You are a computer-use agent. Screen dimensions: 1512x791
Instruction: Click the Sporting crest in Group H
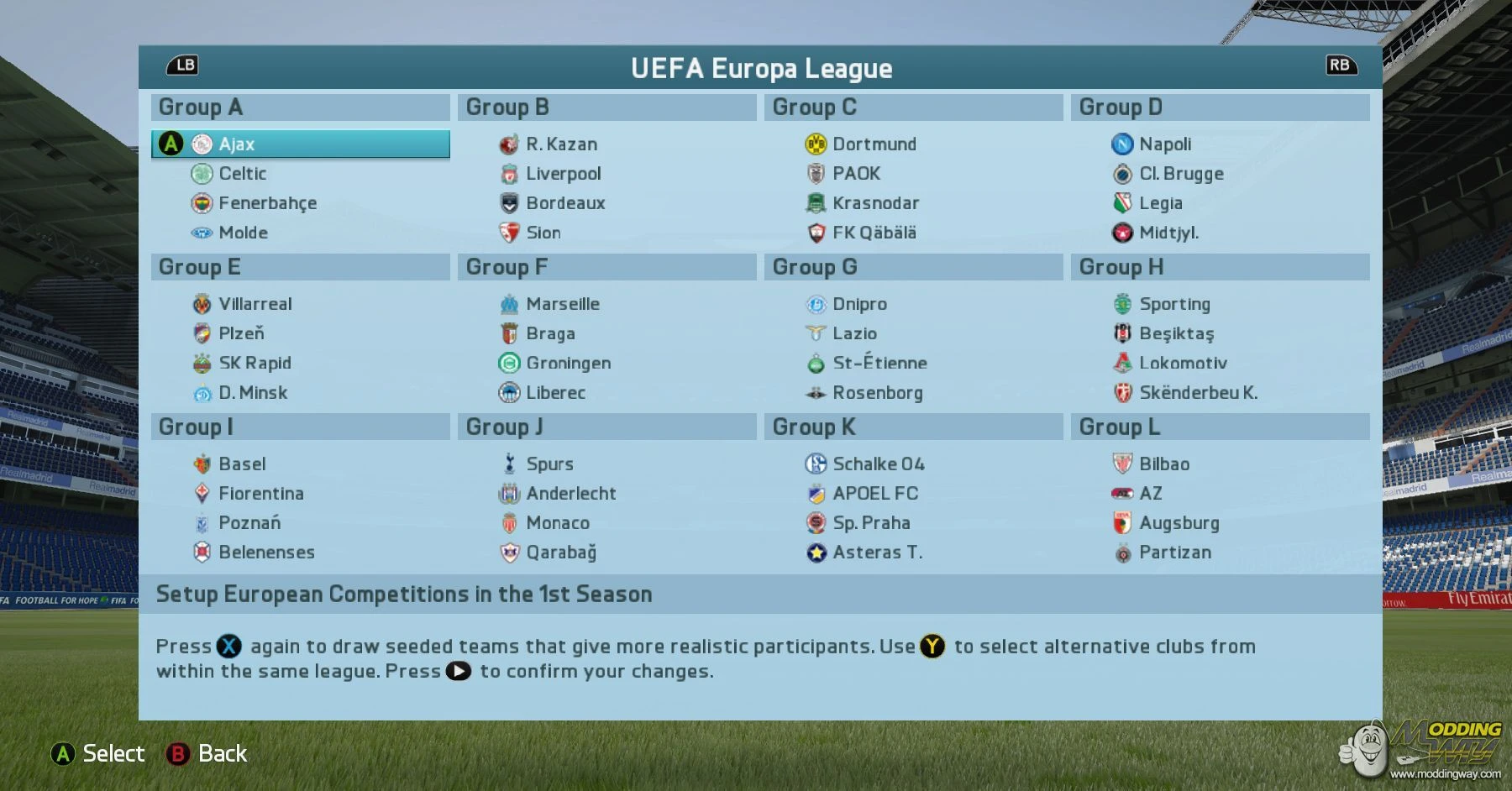click(1121, 303)
